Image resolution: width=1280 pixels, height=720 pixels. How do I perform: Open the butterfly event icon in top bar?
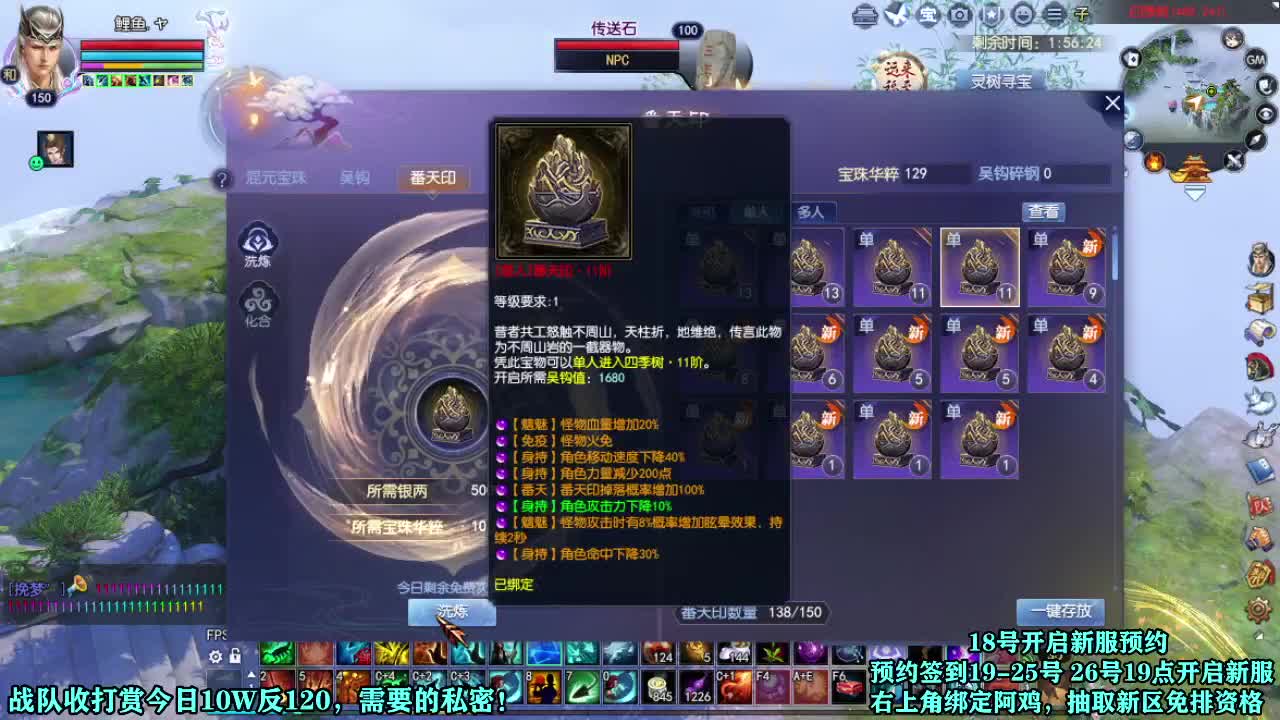point(897,15)
